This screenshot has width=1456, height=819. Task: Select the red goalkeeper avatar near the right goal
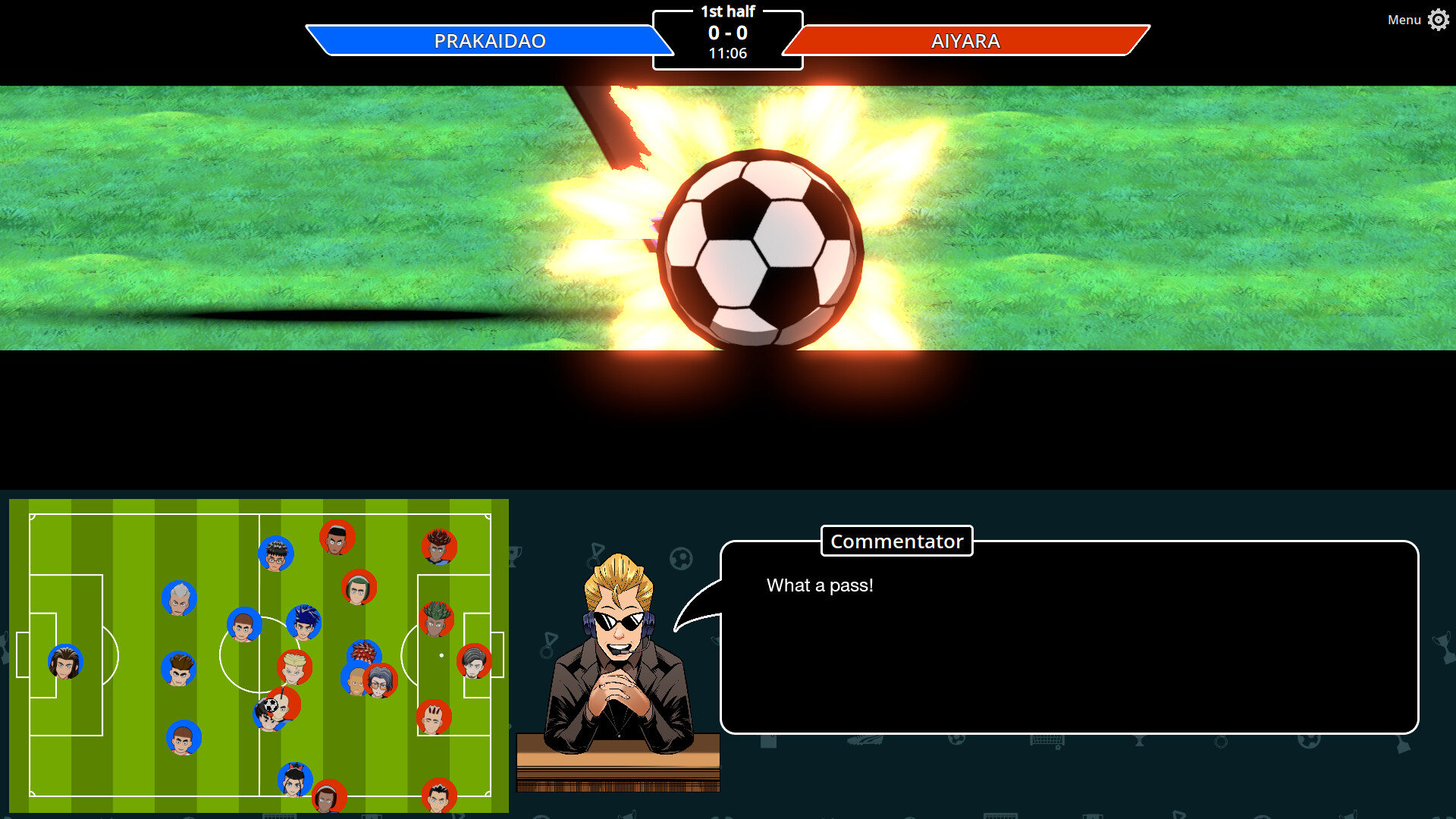point(474,661)
